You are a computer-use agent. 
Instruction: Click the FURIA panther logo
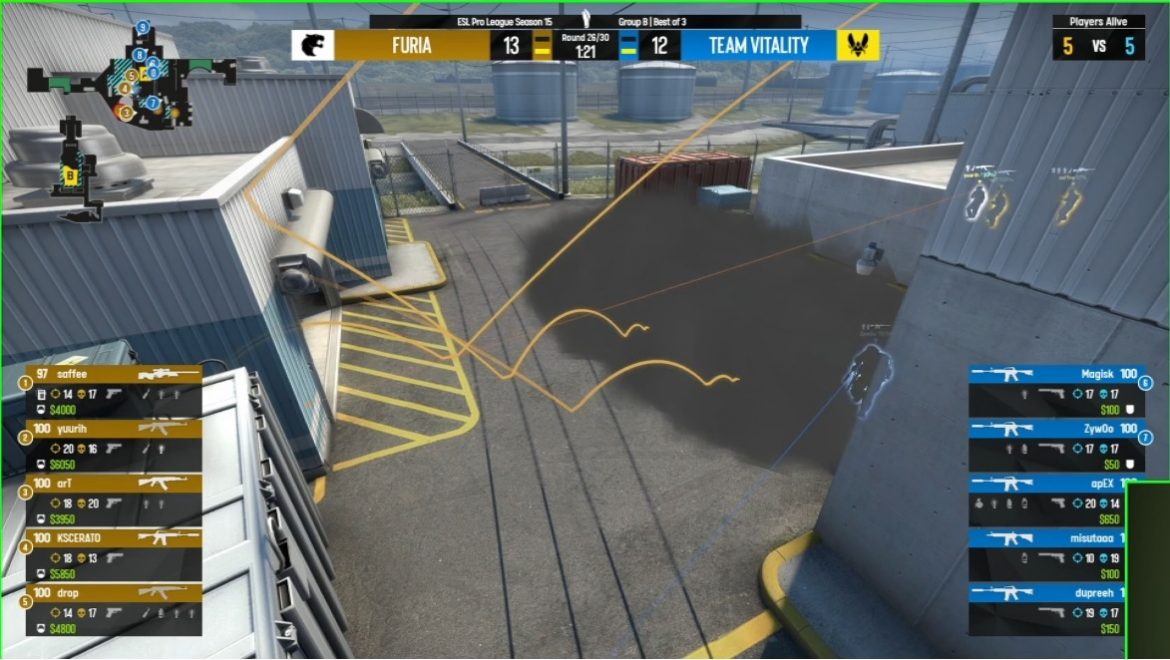(x=312, y=45)
